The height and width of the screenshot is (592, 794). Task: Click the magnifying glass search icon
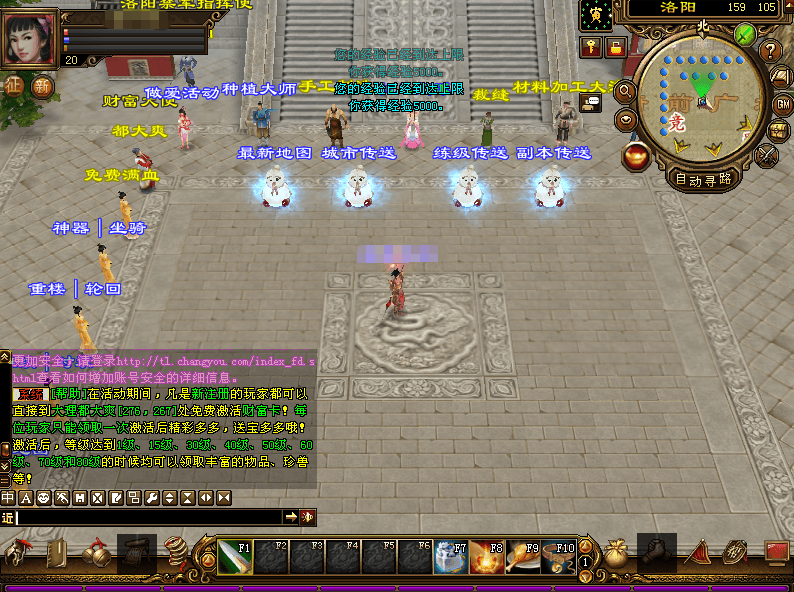pyautogui.click(x=626, y=91)
